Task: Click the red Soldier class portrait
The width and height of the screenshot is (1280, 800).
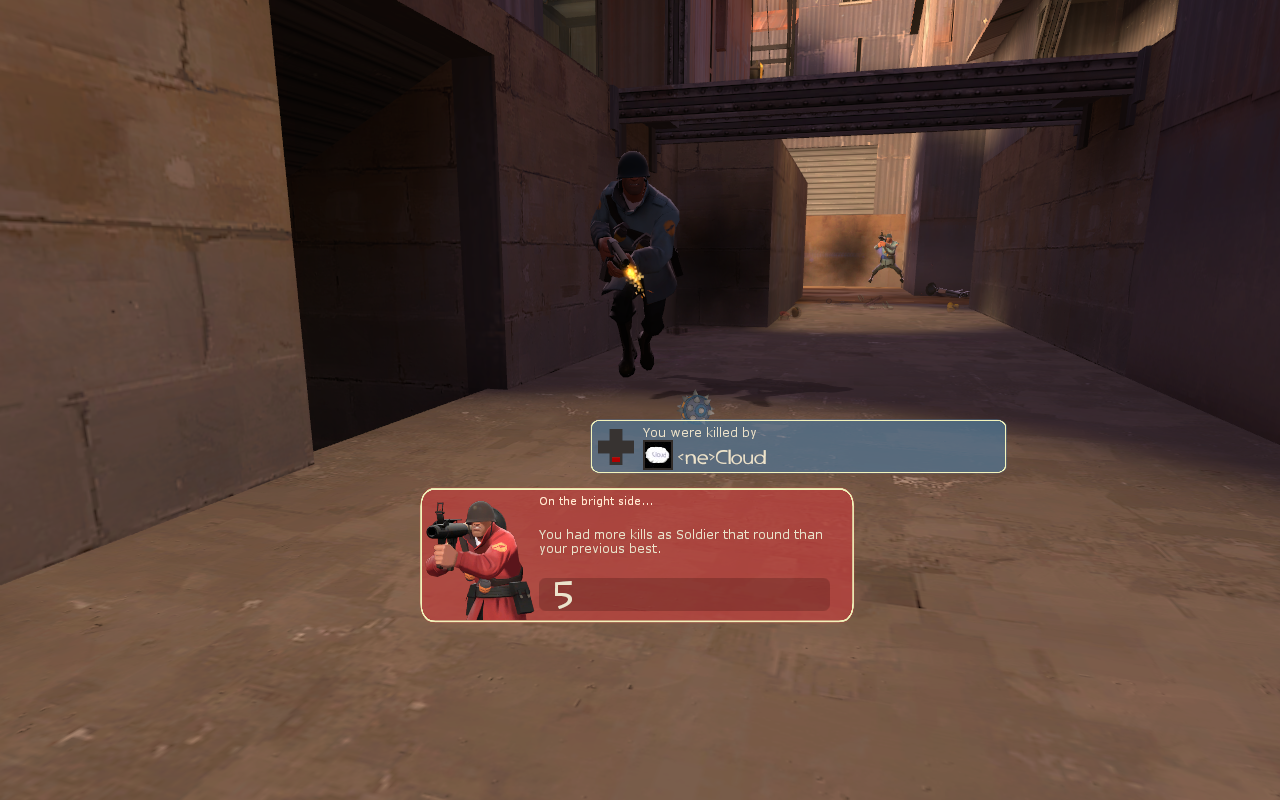Action: [478, 558]
